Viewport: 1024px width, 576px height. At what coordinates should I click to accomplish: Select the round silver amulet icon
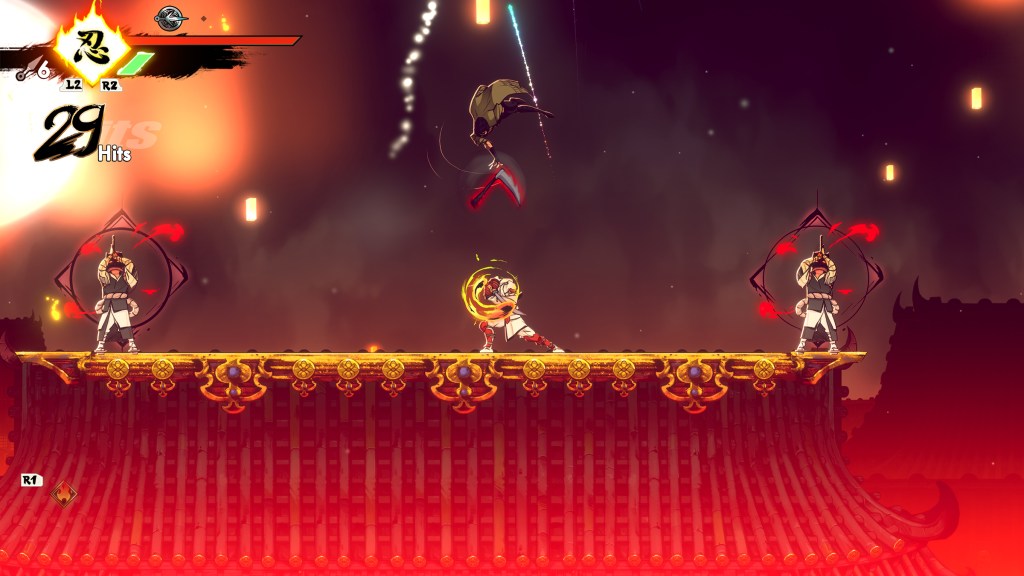click(x=171, y=17)
